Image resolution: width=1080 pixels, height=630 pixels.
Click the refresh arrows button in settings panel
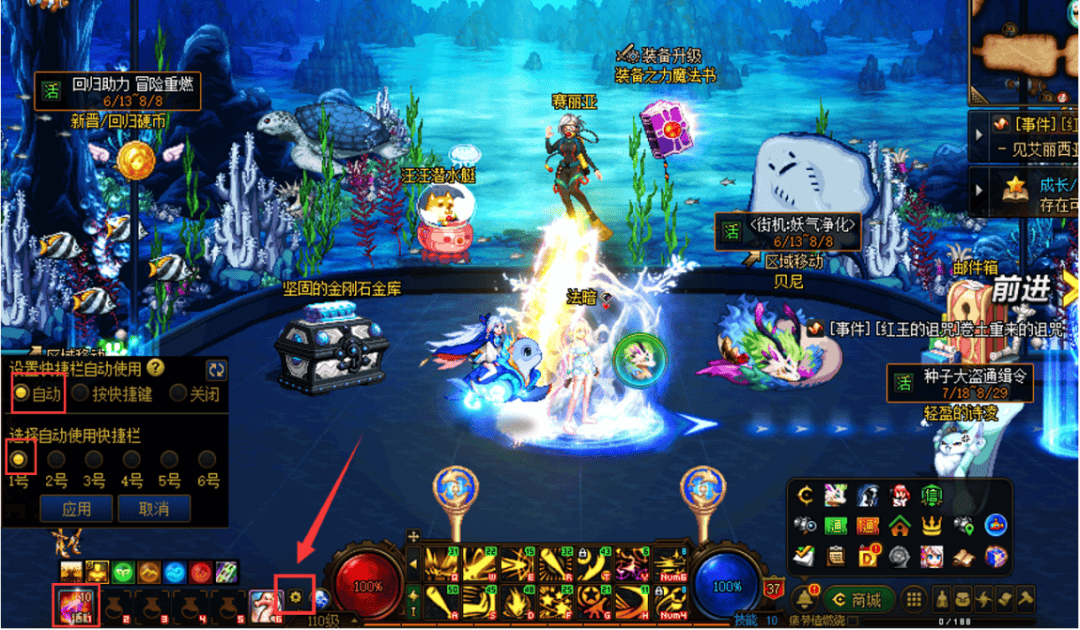[x=216, y=369]
